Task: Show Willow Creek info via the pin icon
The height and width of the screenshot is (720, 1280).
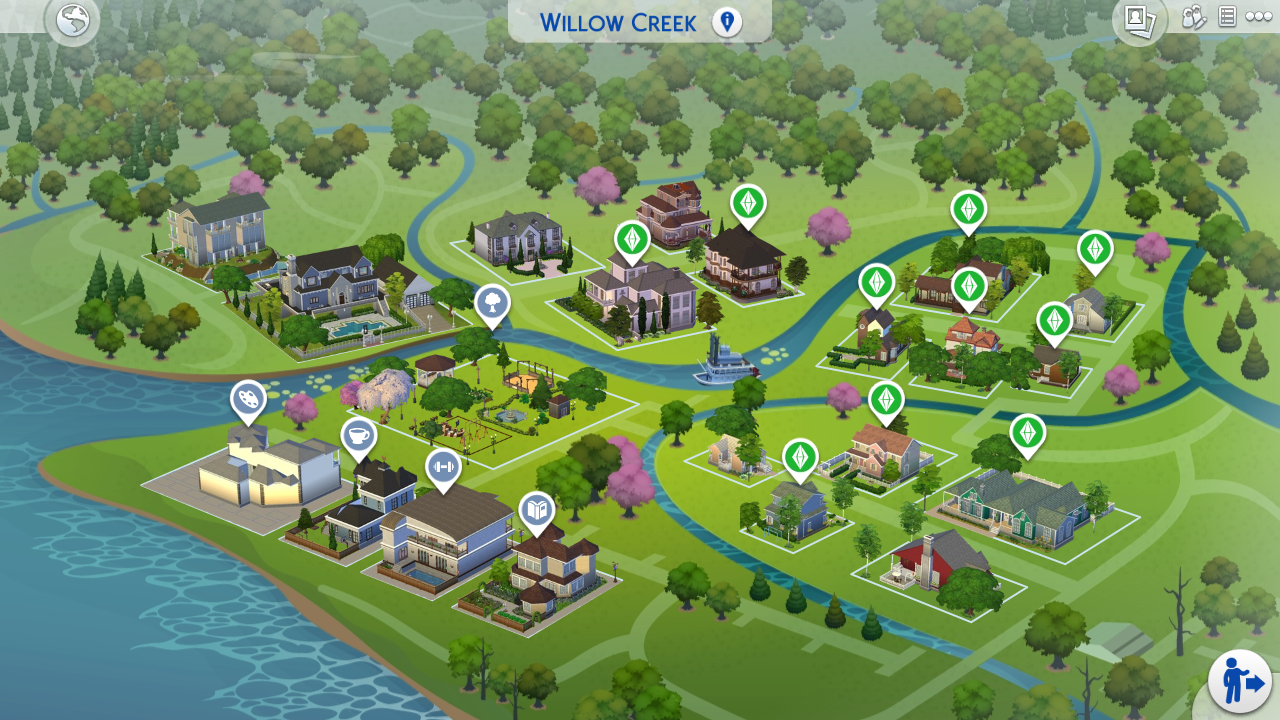Action: [727, 22]
